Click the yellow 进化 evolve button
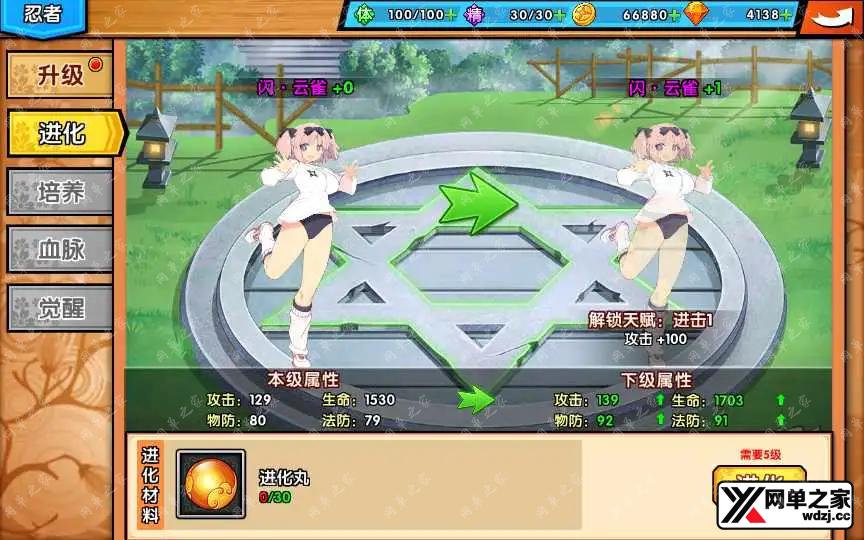The image size is (864, 540). [x=745, y=485]
